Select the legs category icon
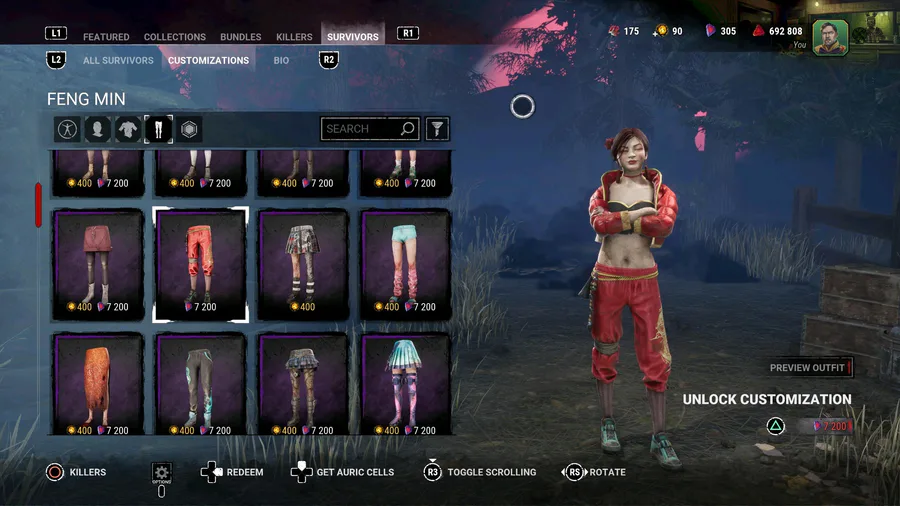This screenshot has width=900, height=506. pos(158,129)
